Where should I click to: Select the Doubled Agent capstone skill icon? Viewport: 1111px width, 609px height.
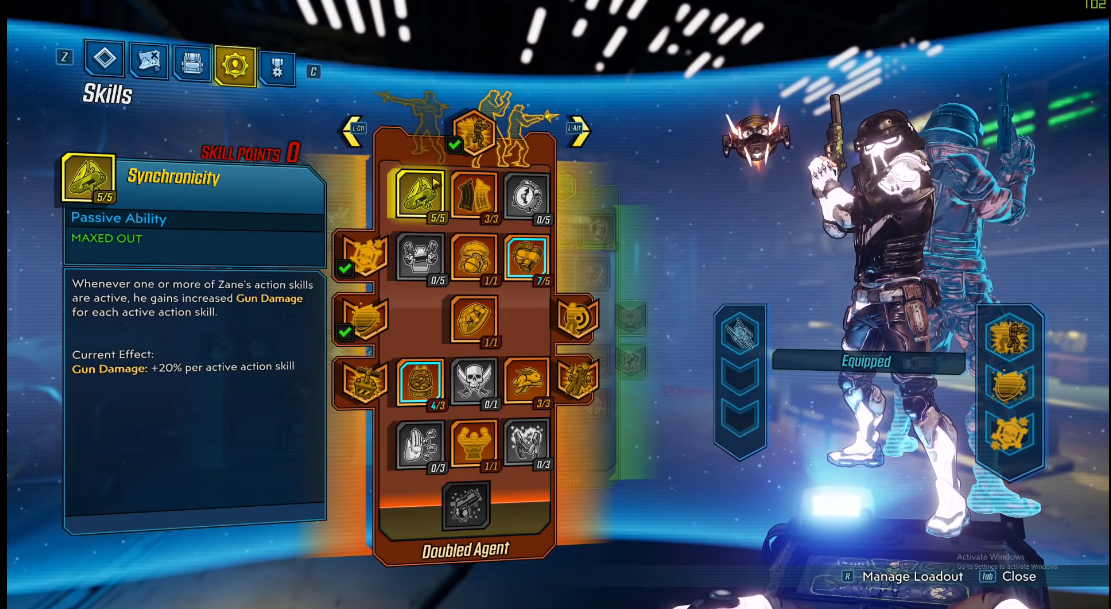click(466, 505)
